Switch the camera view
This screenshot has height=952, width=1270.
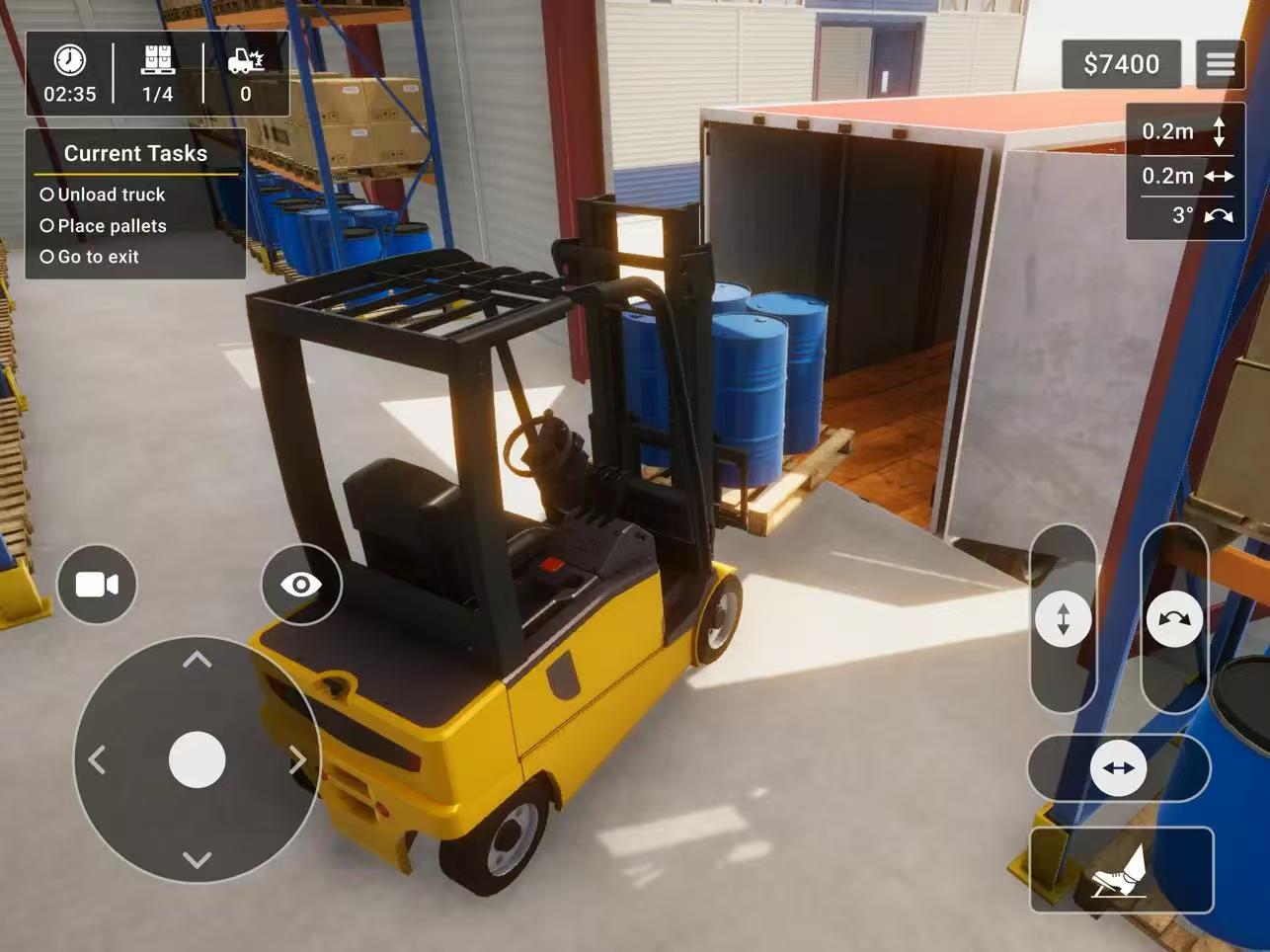97,585
